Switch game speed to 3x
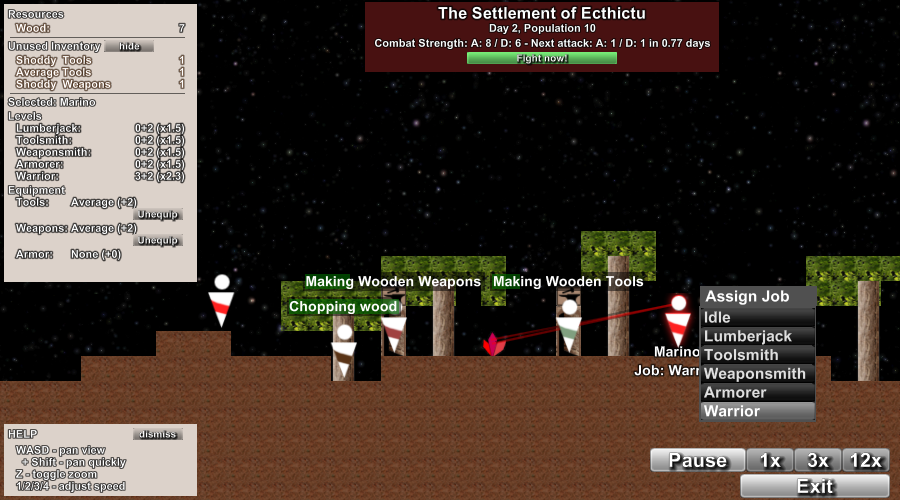The height and width of the screenshot is (500, 900). pos(818,460)
